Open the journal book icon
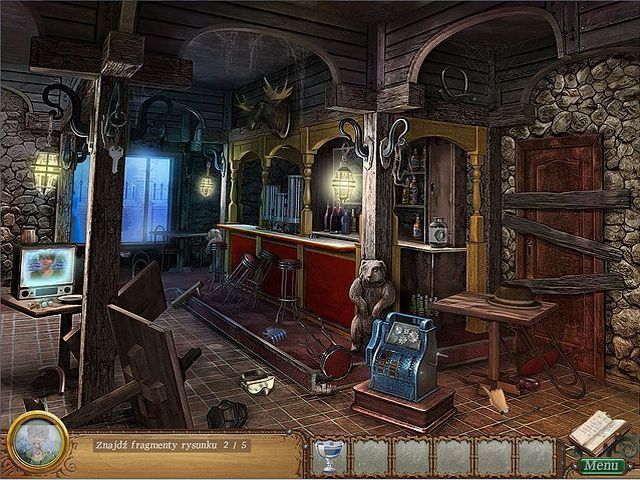This screenshot has width=640, height=480. coord(597,431)
